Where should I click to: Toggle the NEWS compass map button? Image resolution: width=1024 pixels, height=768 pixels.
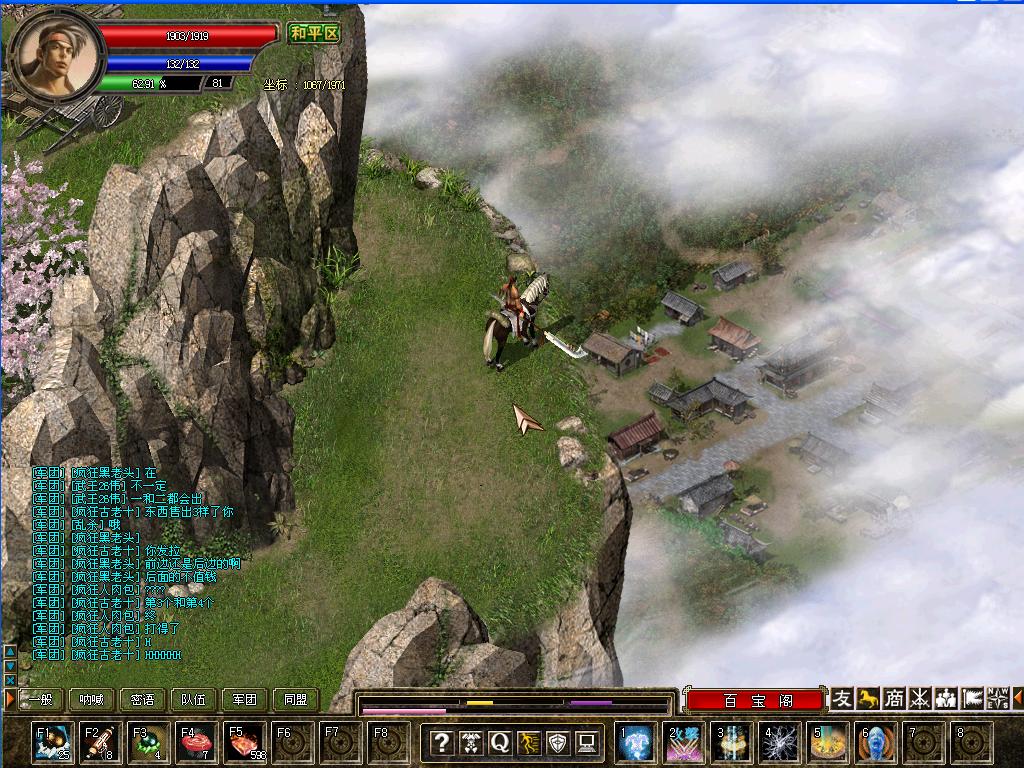(997, 698)
